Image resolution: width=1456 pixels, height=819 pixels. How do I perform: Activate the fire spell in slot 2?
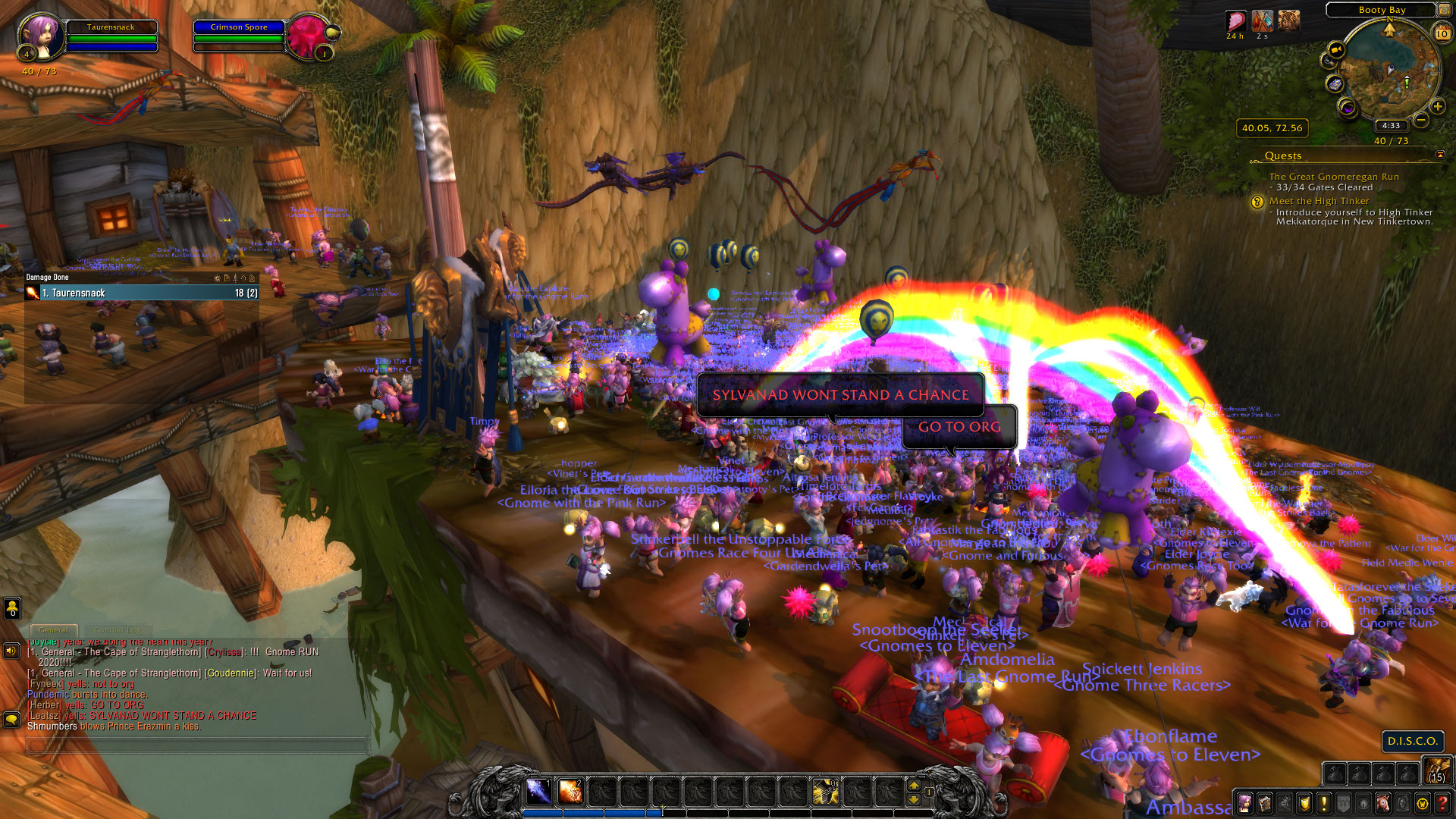(x=570, y=791)
